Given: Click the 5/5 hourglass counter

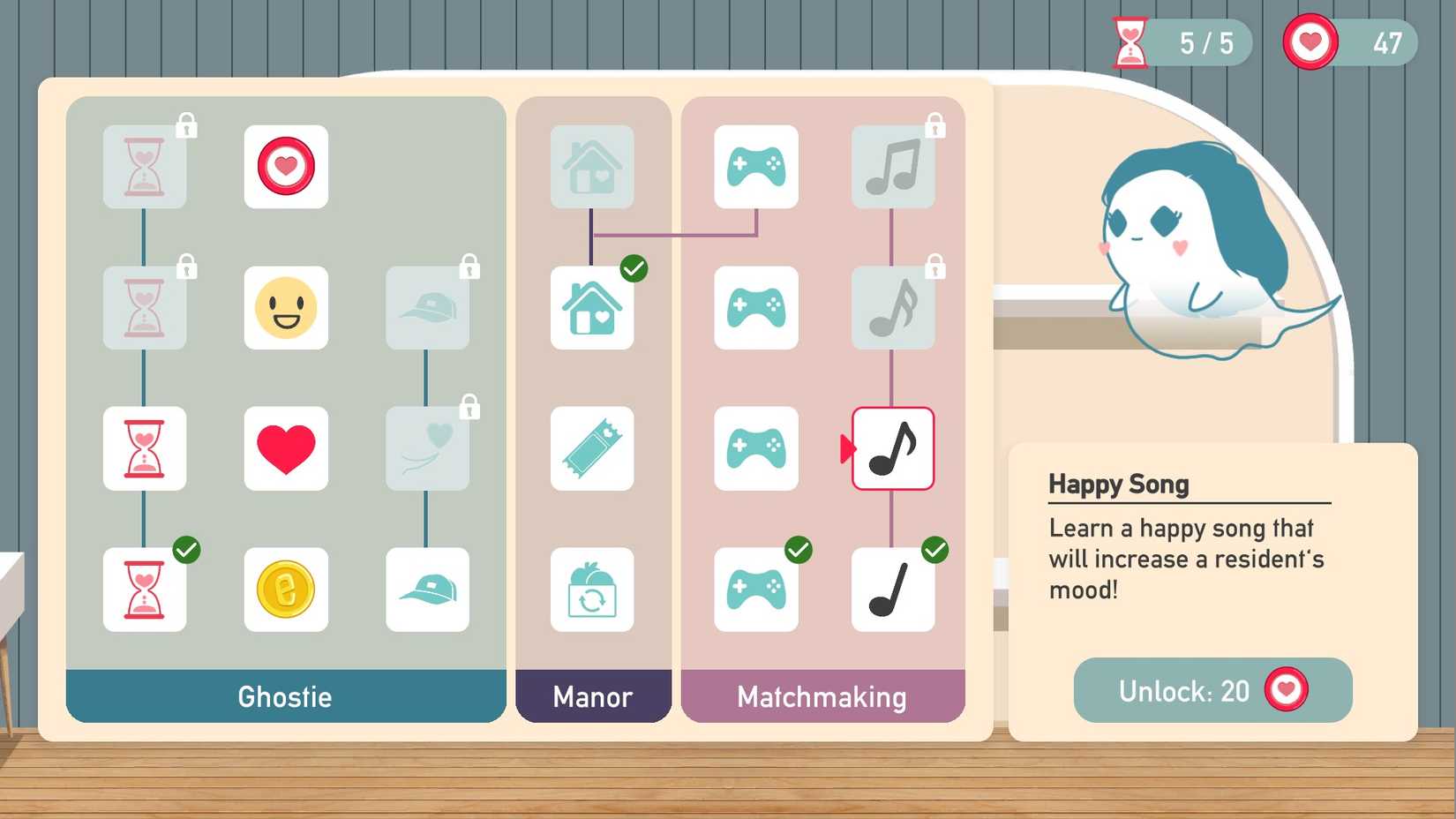Looking at the screenshot, I should pos(1181,41).
